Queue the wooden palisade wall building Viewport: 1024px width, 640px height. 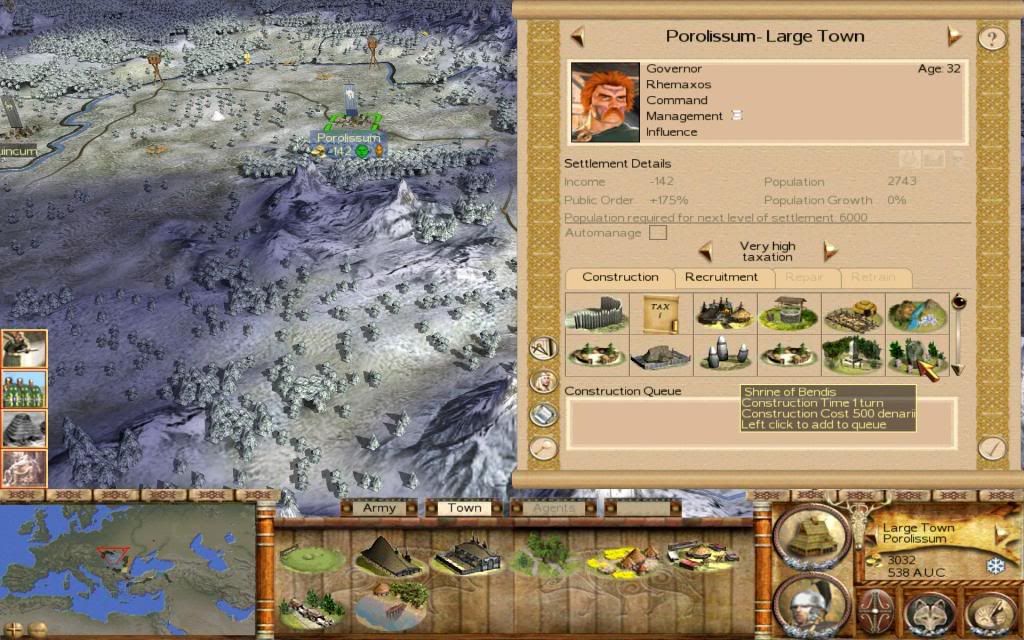pos(596,313)
